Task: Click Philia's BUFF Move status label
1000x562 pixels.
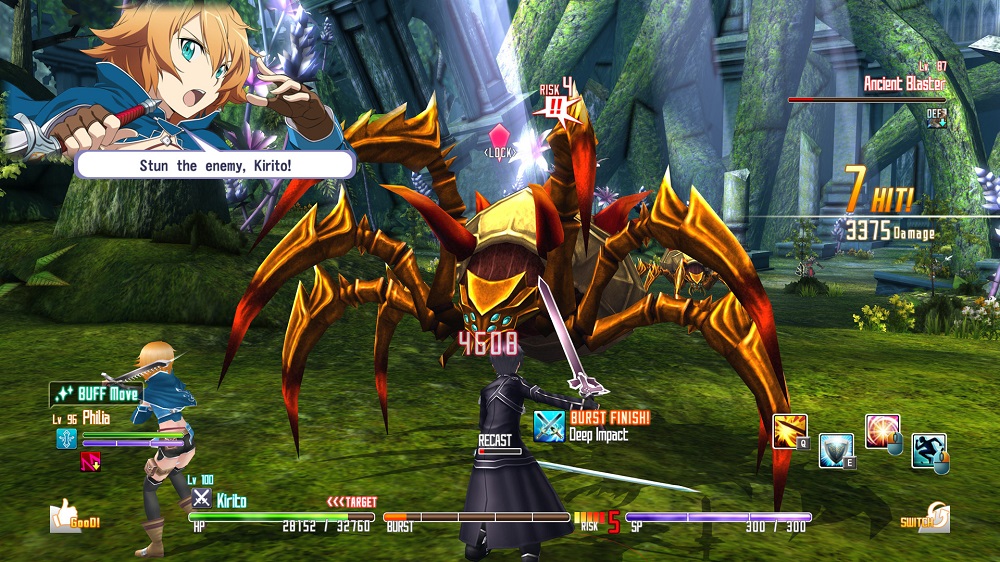Action: click(x=96, y=394)
